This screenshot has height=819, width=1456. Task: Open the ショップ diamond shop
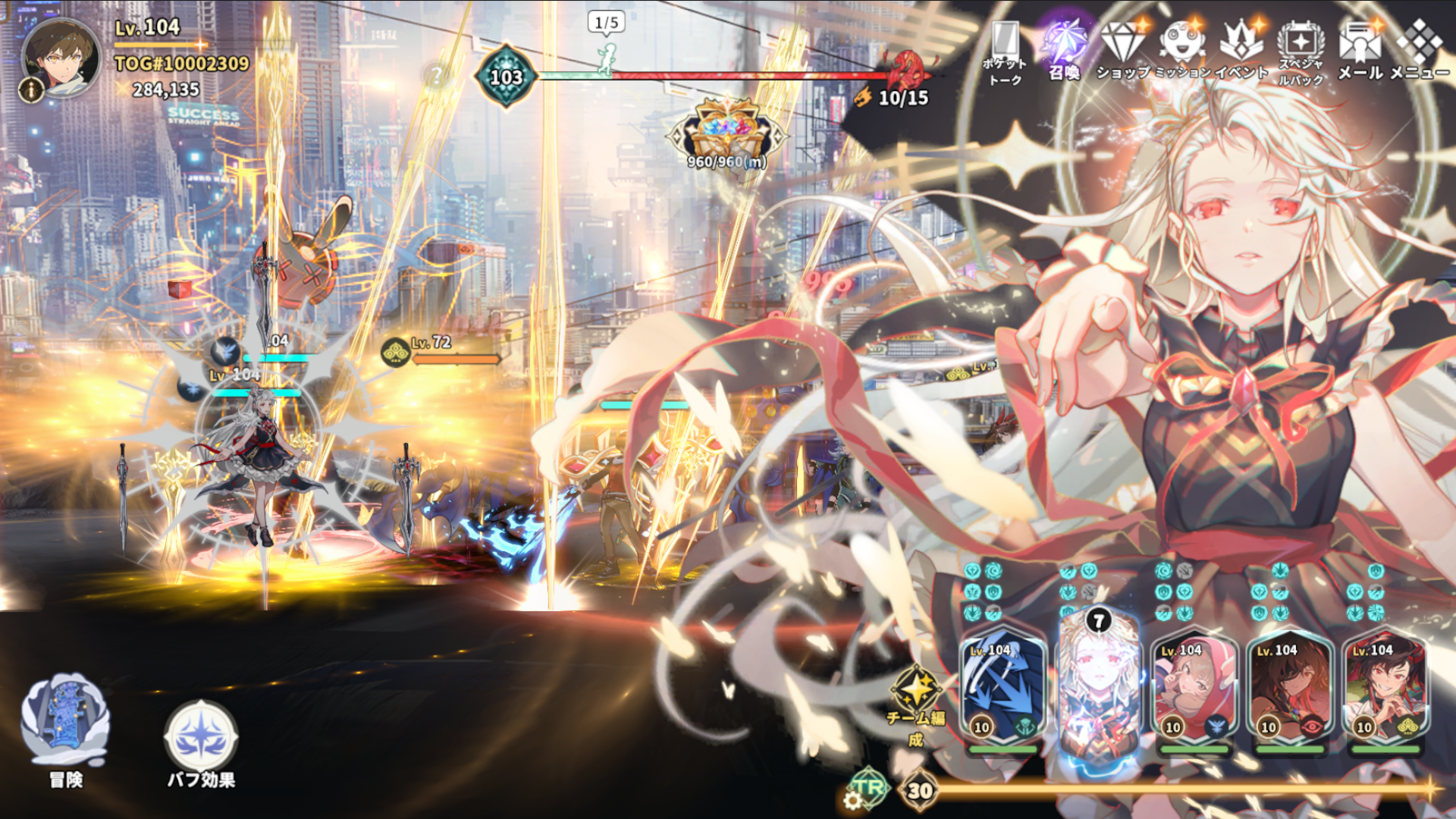coord(1122,49)
